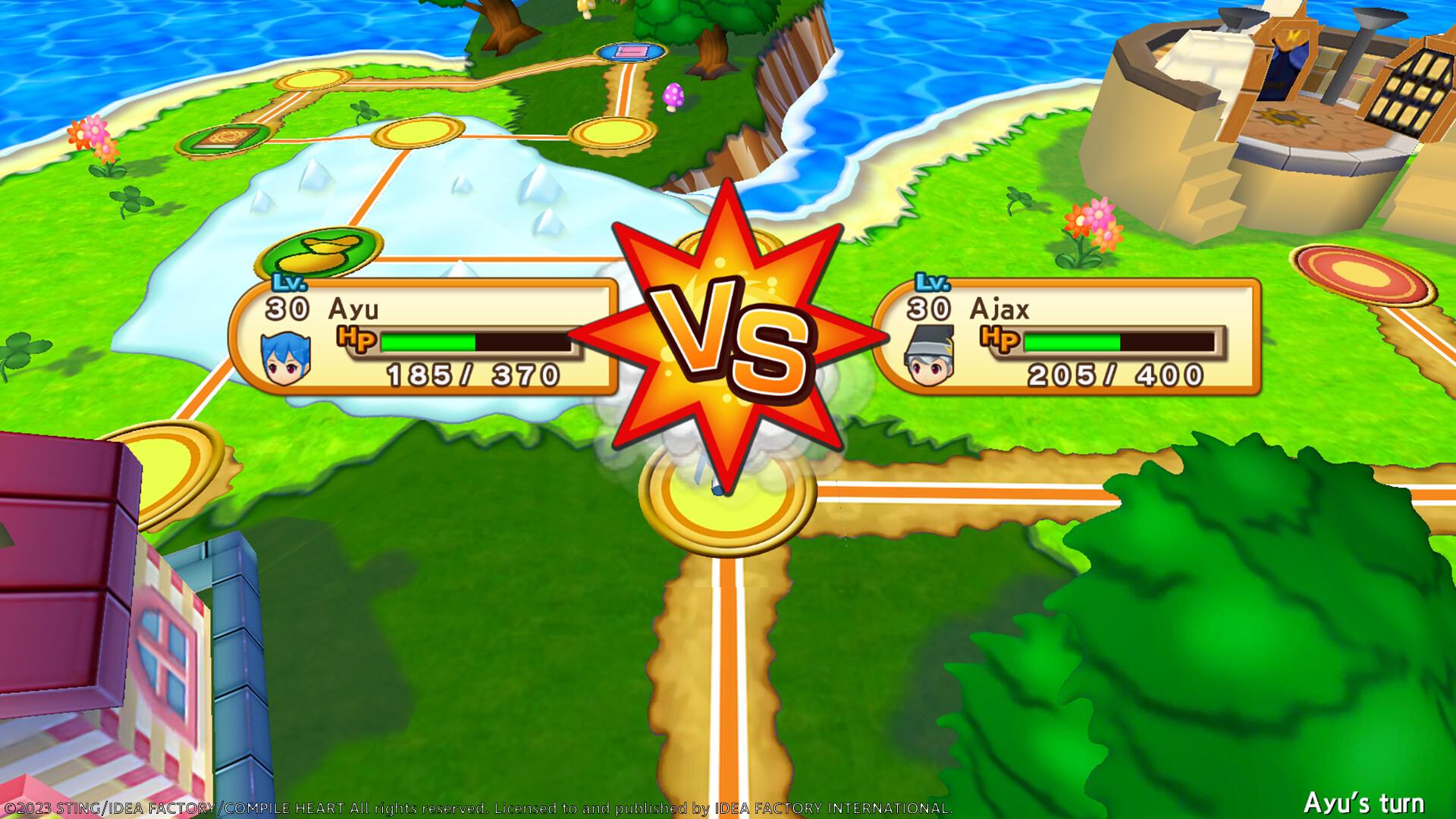Image resolution: width=1456 pixels, height=819 pixels.
Task: Select the copyright notice at screen bottom
Action: 478,807
